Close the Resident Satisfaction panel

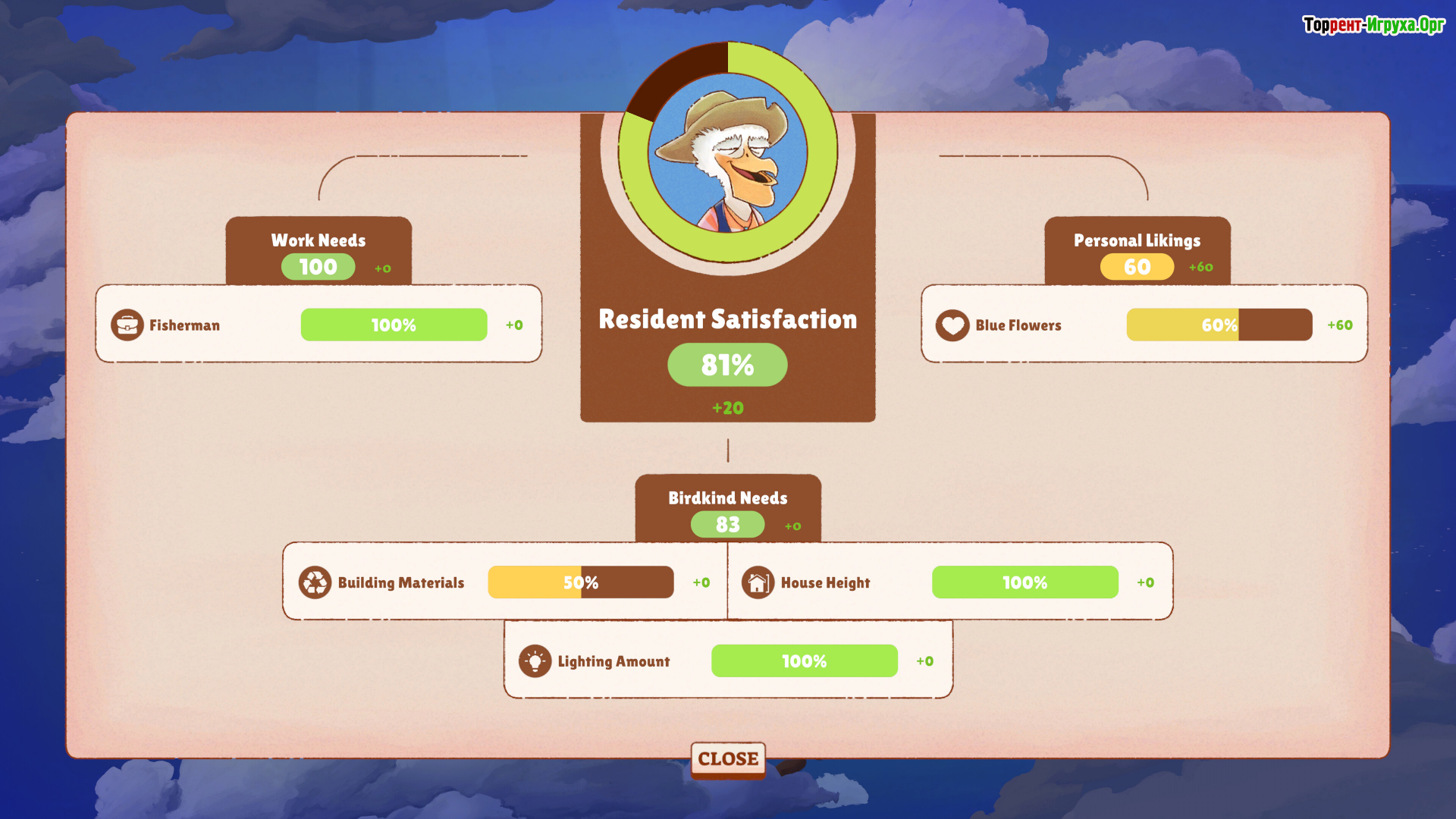pyautogui.click(x=727, y=758)
